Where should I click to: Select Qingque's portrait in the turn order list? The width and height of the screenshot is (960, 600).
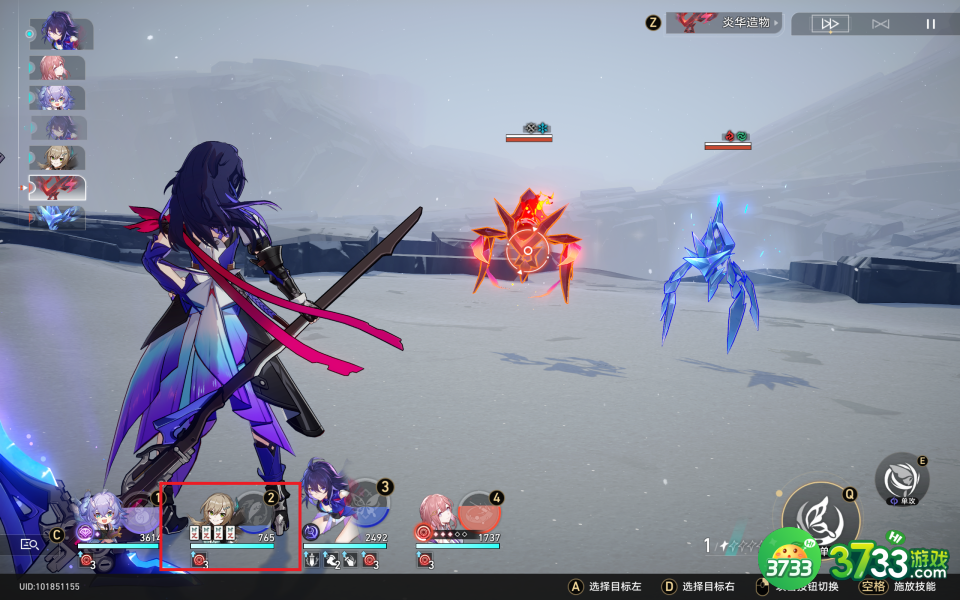(x=57, y=158)
